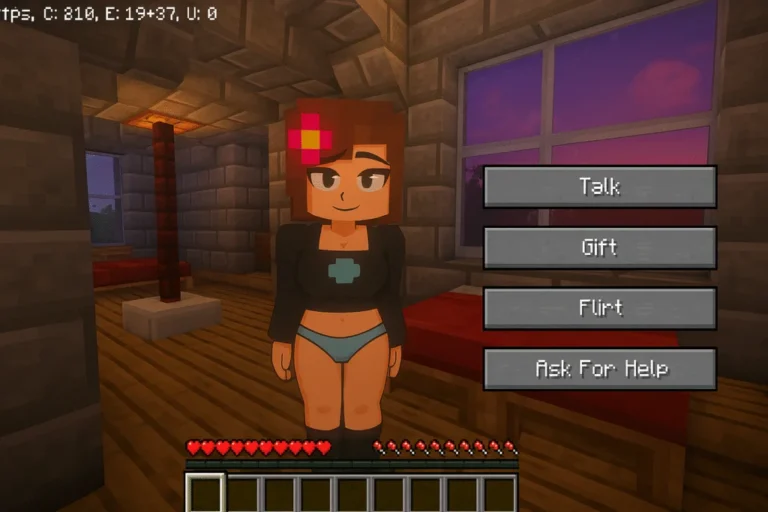Click the Flirt dialogue option
768x512 pixels.
[x=599, y=308]
